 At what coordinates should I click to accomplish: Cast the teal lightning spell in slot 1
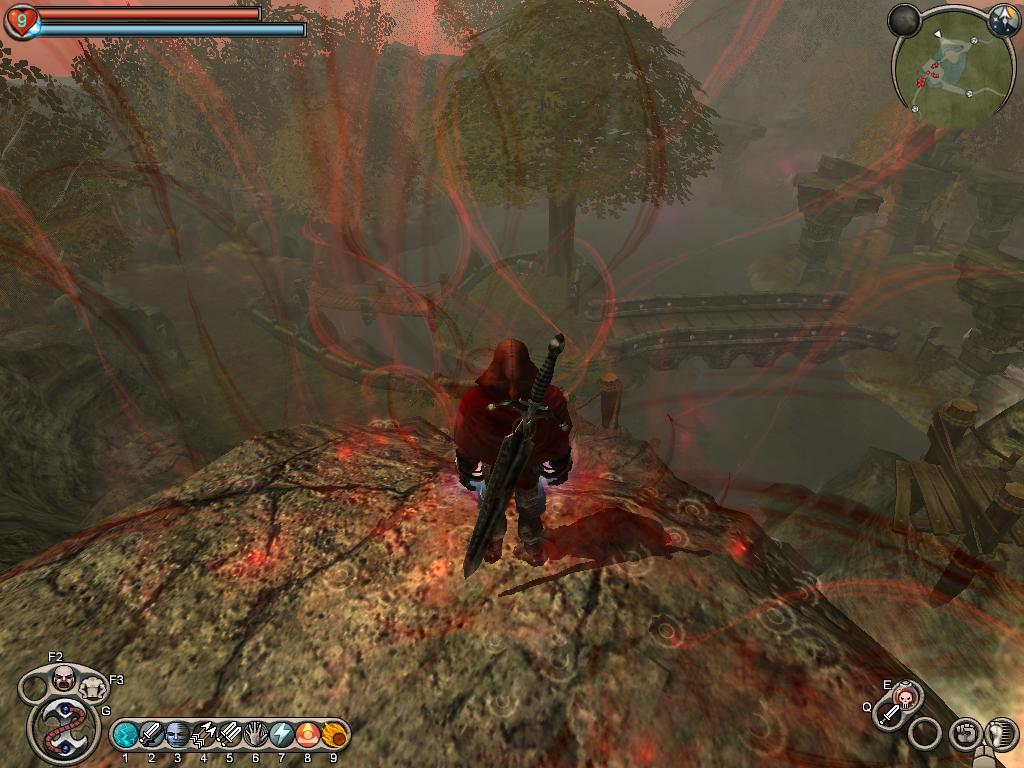tap(125, 735)
